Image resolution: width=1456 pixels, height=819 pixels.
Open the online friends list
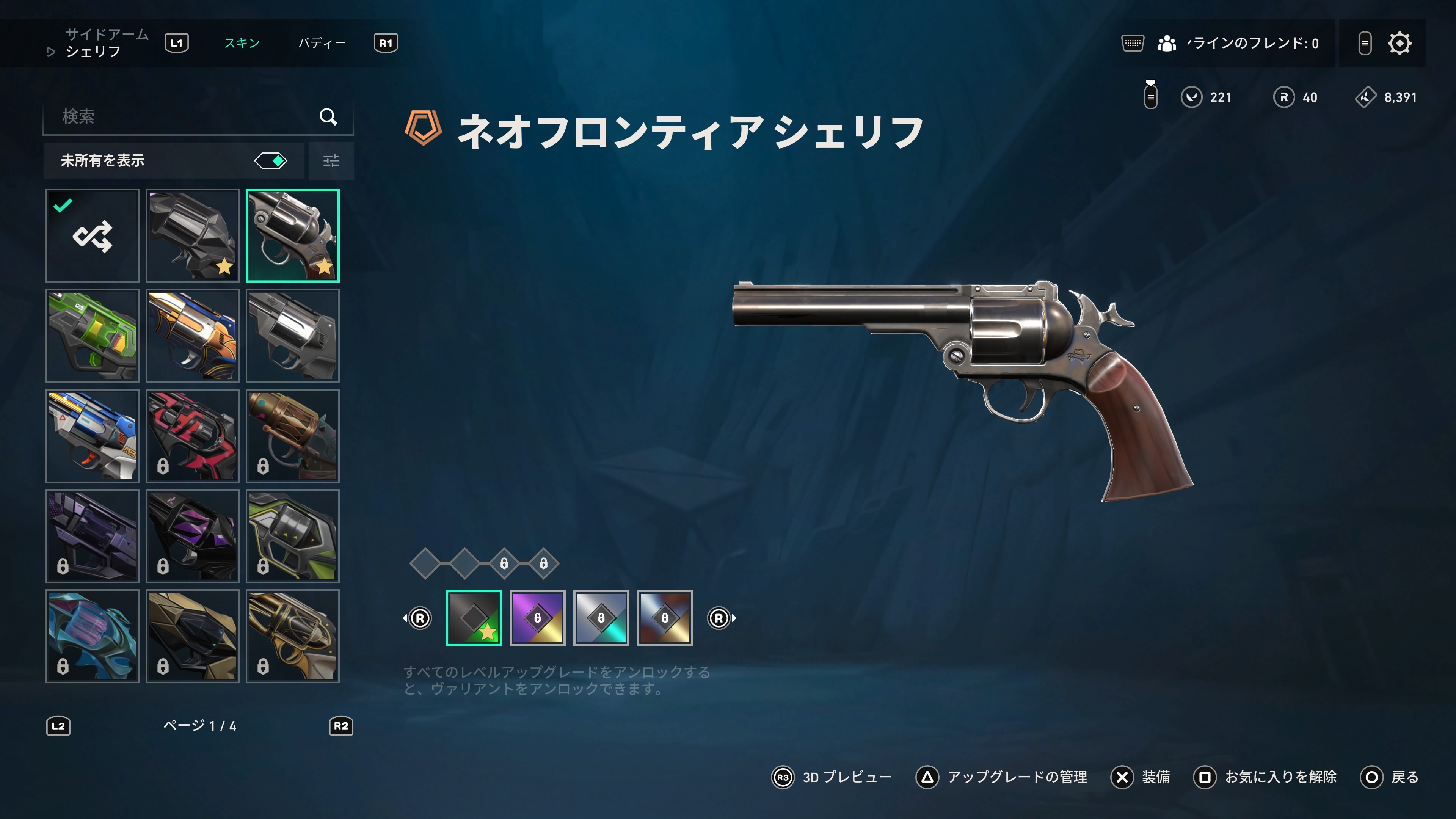[1238, 43]
